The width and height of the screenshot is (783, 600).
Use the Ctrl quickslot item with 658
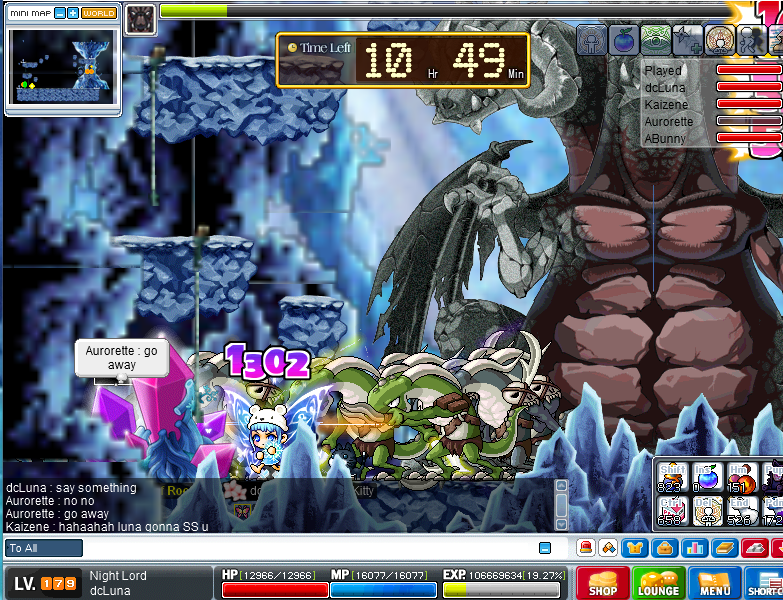(x=671, y=511)
